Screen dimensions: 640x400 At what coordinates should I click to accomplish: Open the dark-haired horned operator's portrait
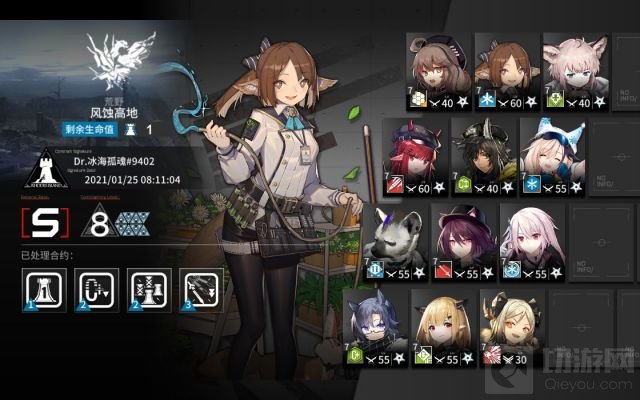pos(480,153)
